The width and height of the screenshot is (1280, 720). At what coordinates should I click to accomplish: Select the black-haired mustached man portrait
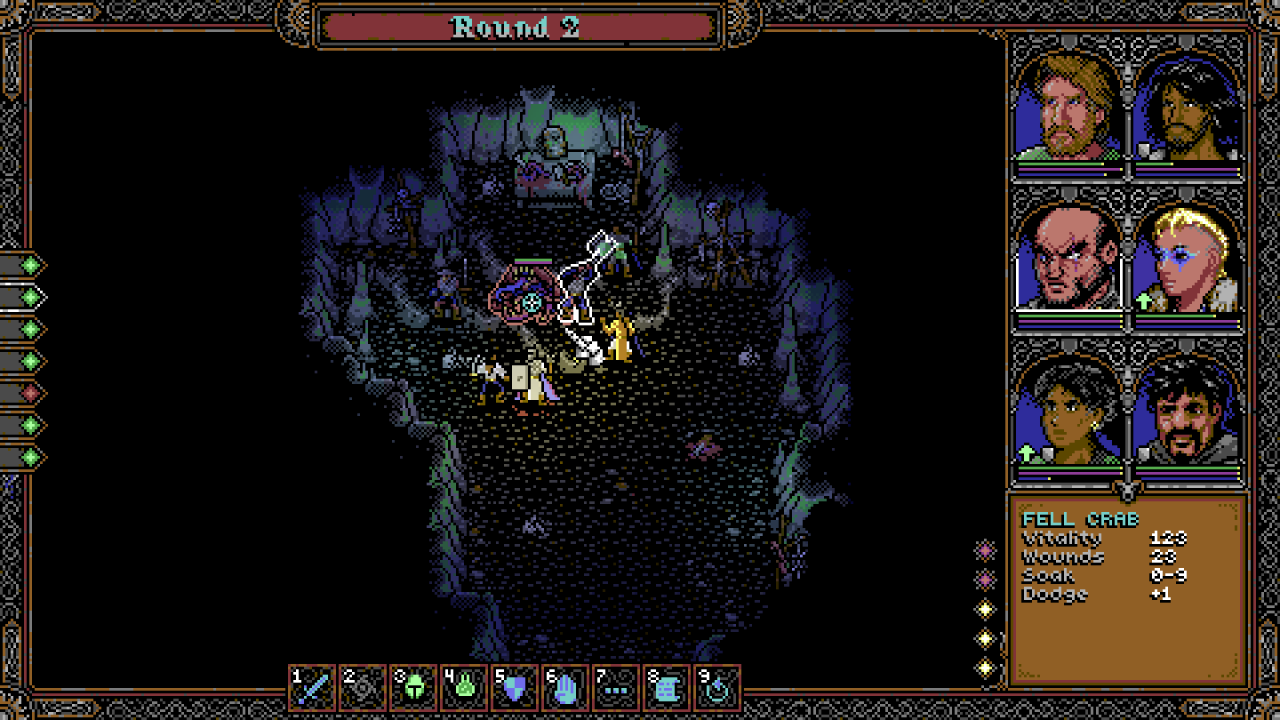[1188, 412]
